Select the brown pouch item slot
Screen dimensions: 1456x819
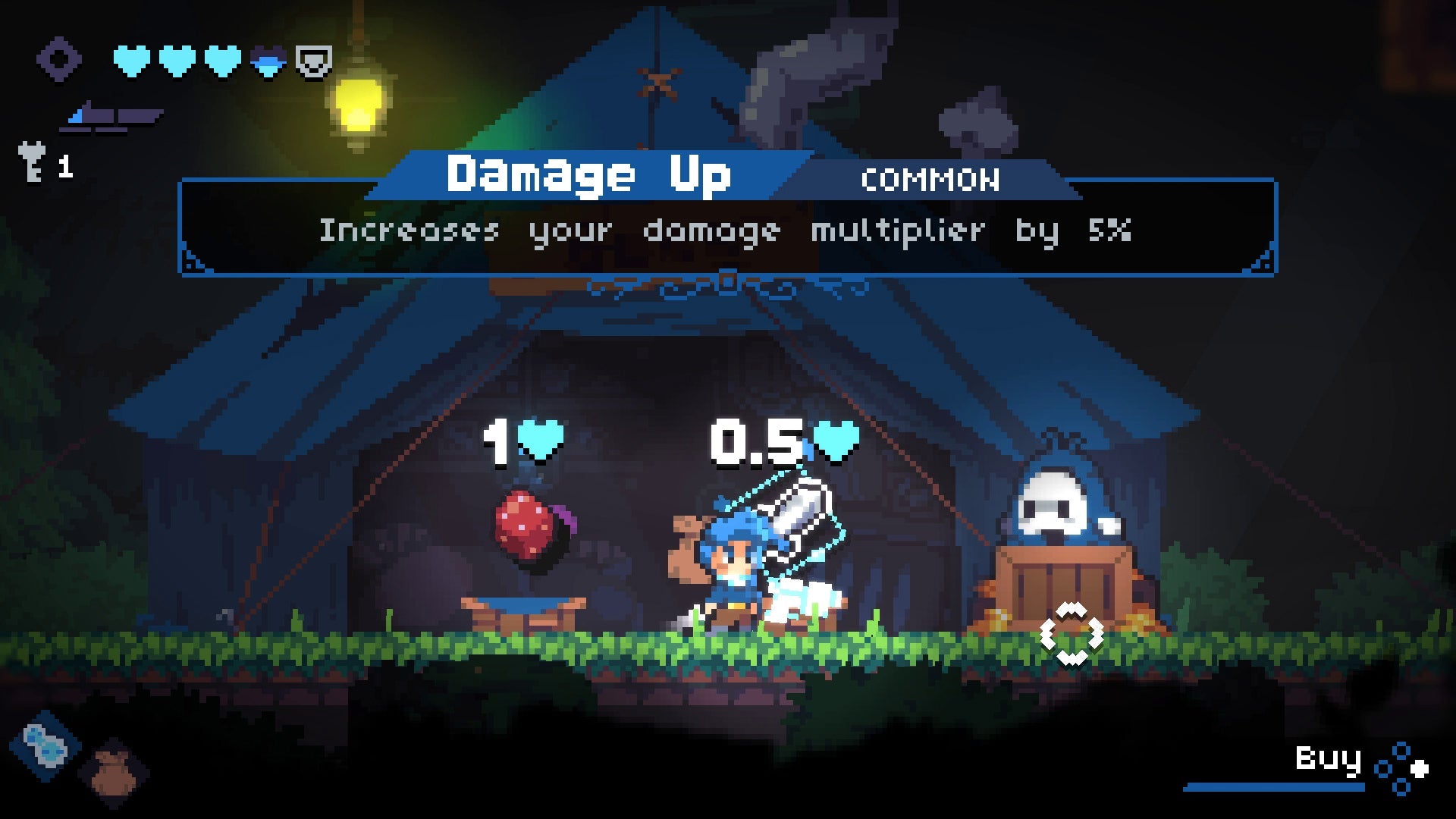point(114,771)
